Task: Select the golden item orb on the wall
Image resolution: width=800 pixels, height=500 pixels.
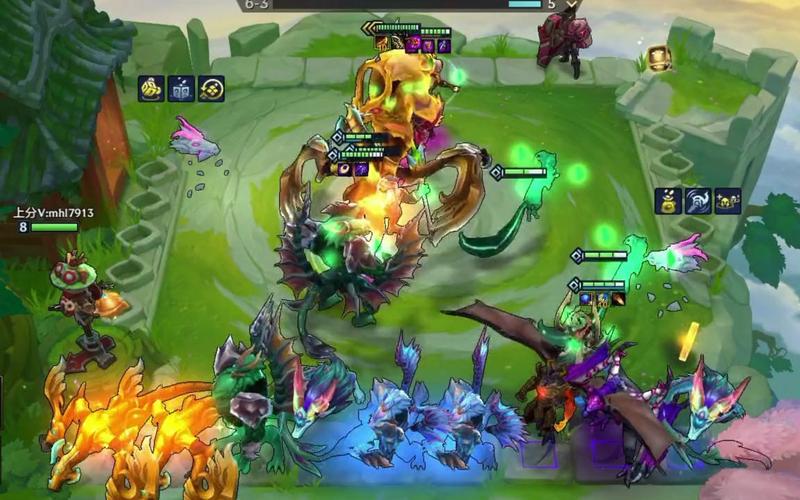Action: 658,58
